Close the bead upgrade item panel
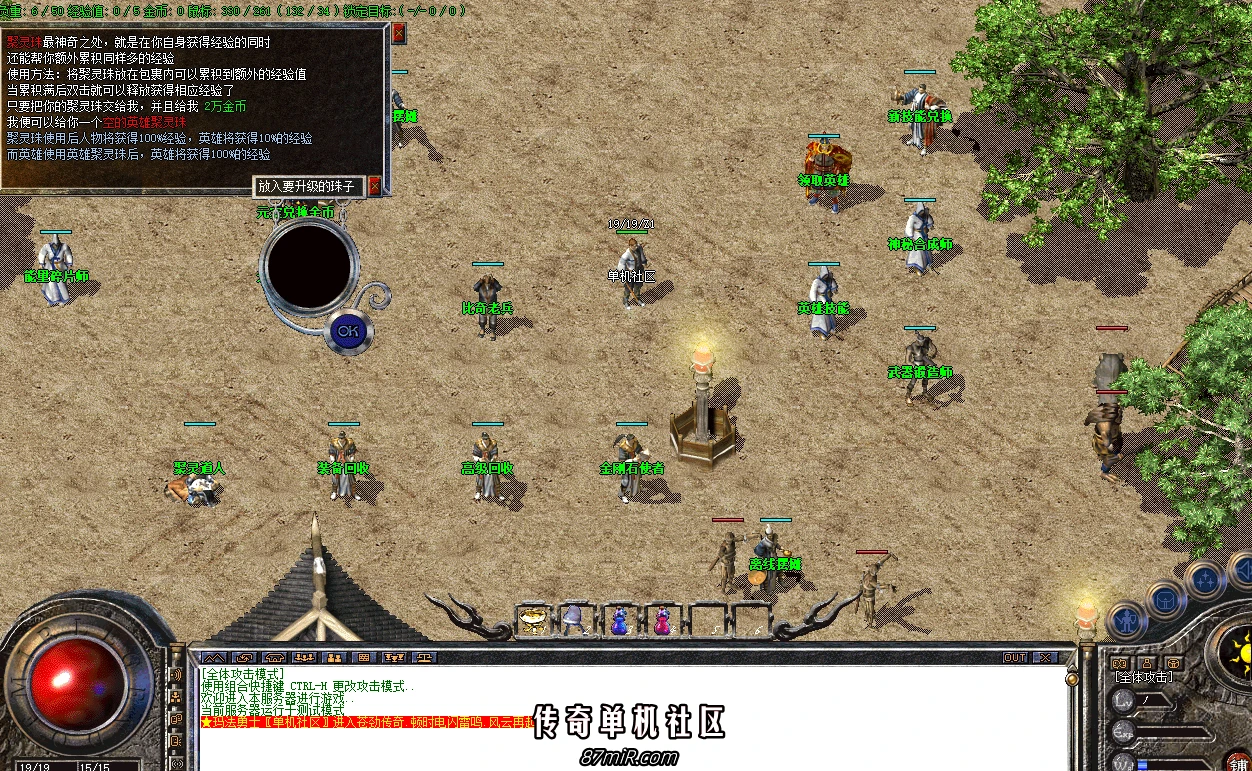1252x771 pixels. (x=375, y=186)
